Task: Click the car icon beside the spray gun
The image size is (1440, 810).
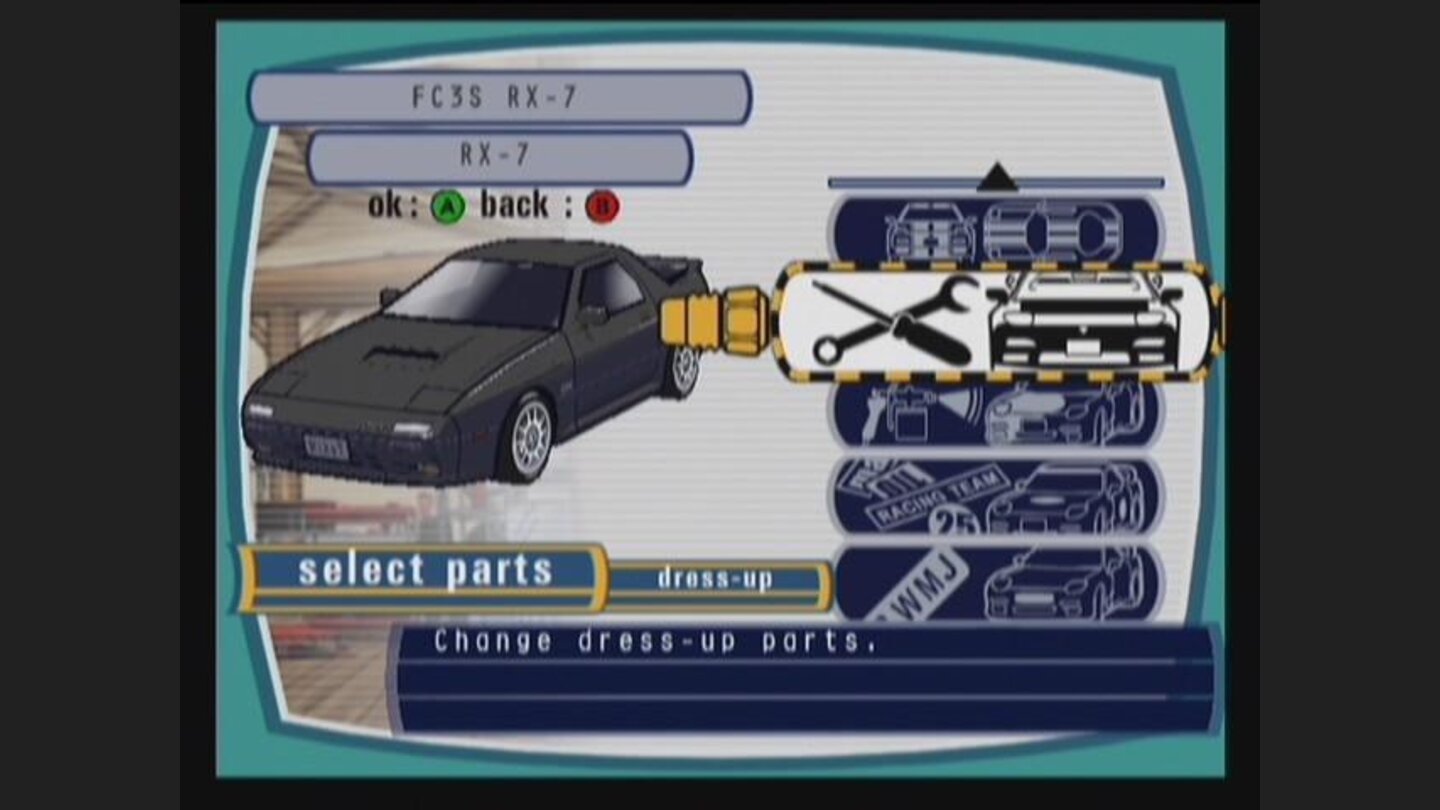Action: pyautogui.click(x=1060, y=415)
